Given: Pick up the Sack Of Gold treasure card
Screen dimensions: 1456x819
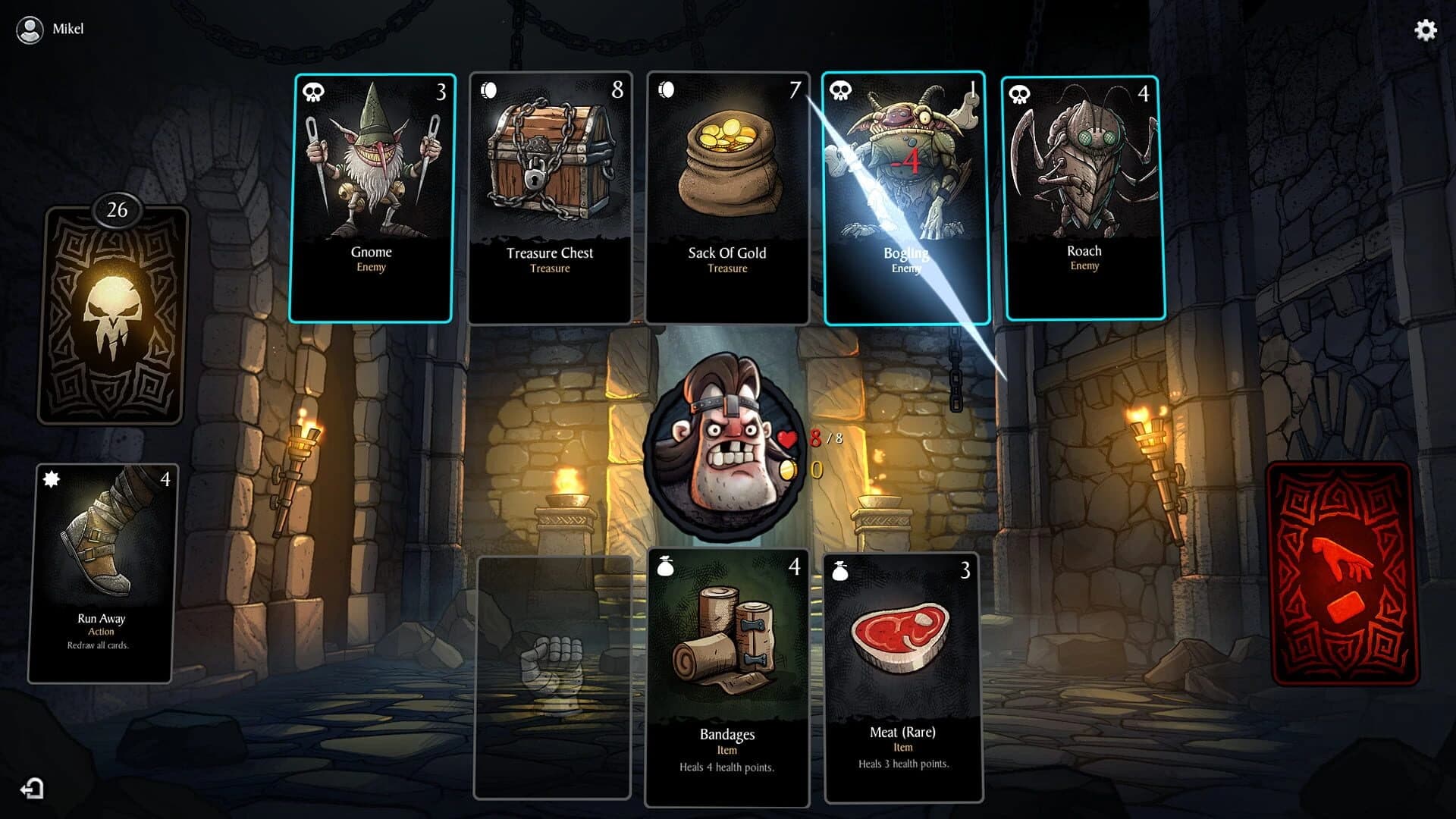Looking at the screenshot, I should click(727, 197).
